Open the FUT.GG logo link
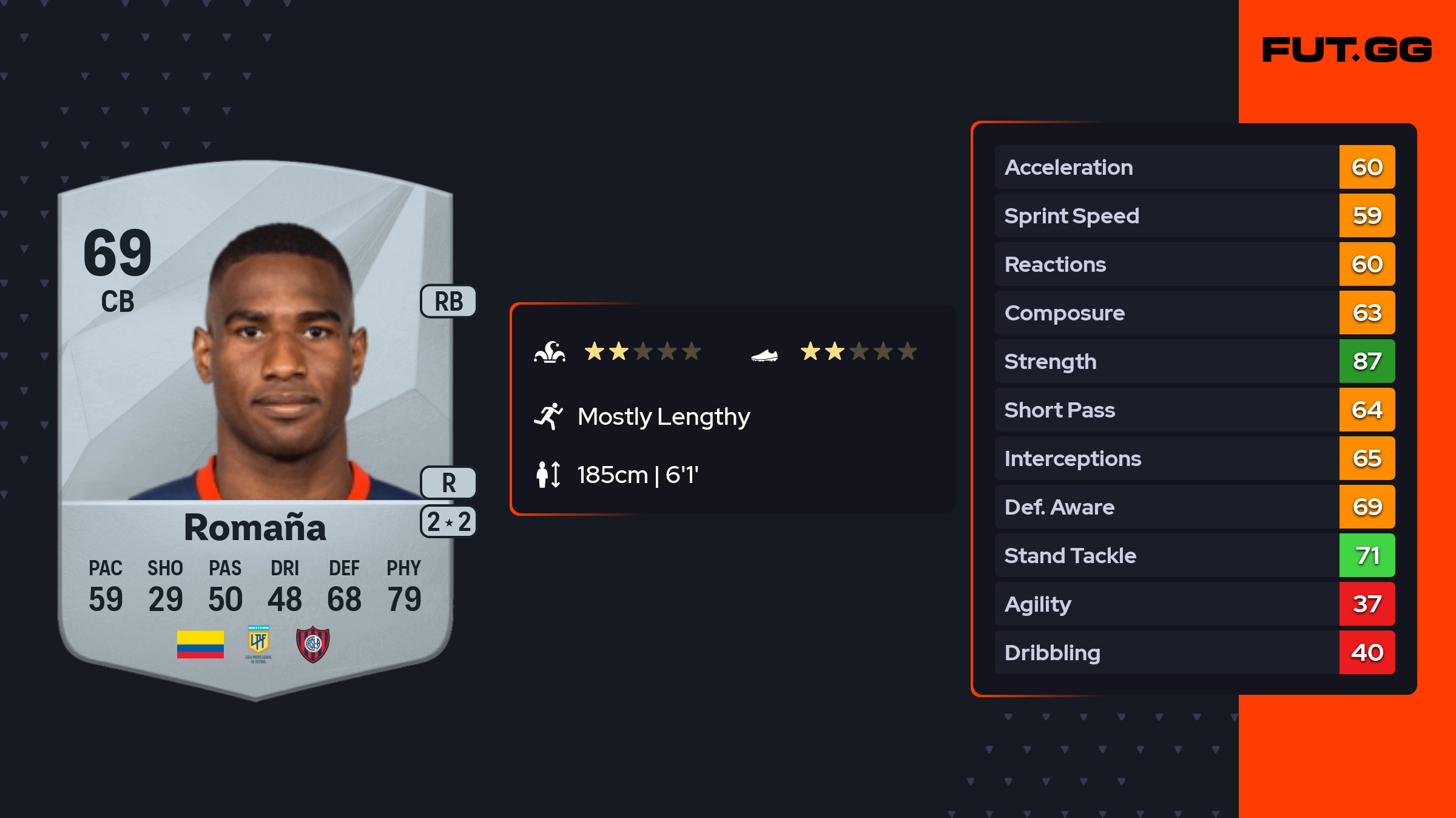1456x818 pixels. coord(1347,50)
